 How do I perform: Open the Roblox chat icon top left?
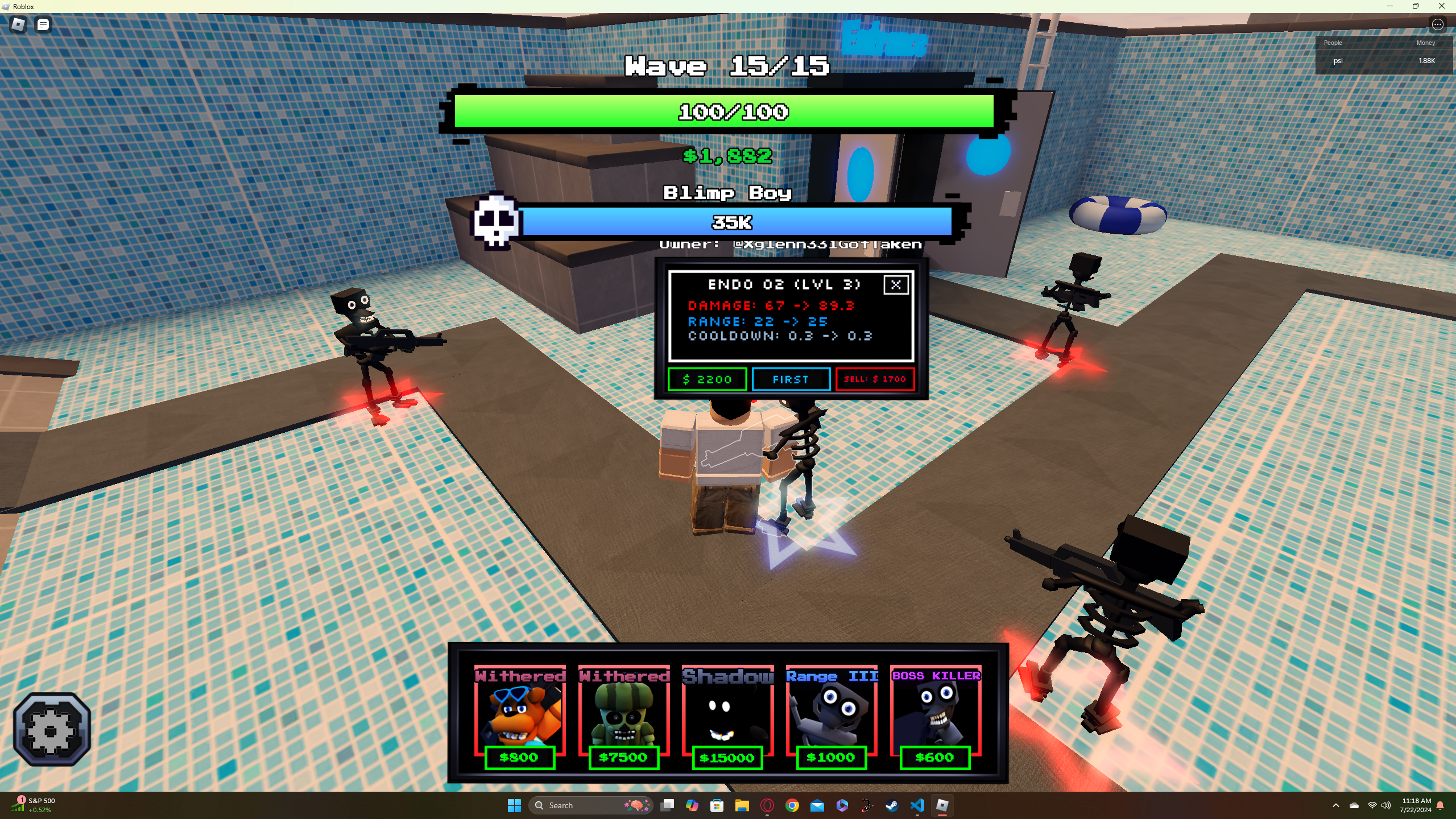pyautogui.click(x=43, y=24)
